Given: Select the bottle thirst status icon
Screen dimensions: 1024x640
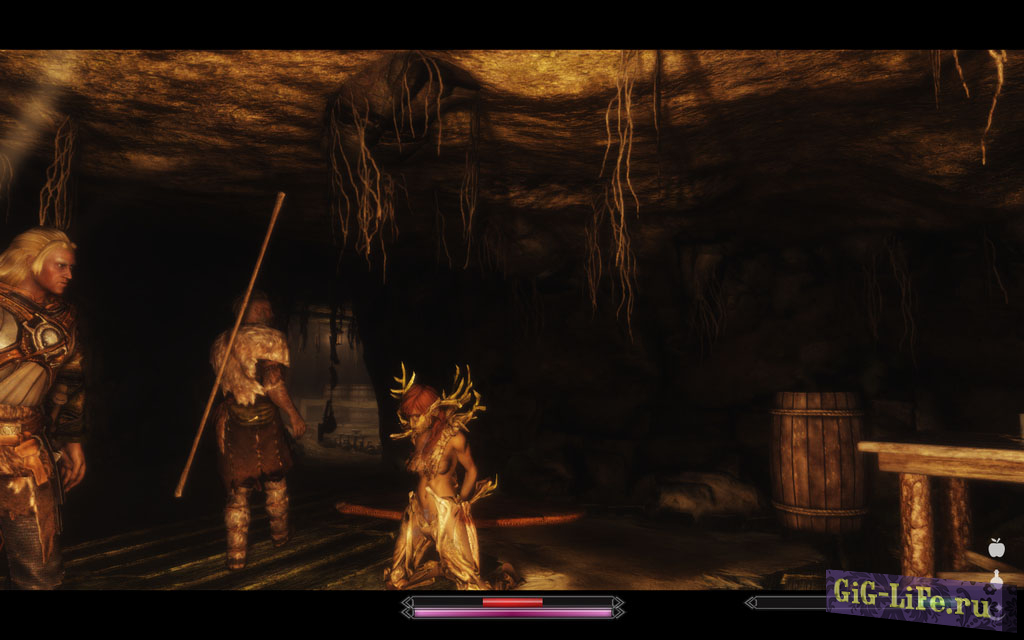Looking at the screenshot, I should tap(995, 577).
